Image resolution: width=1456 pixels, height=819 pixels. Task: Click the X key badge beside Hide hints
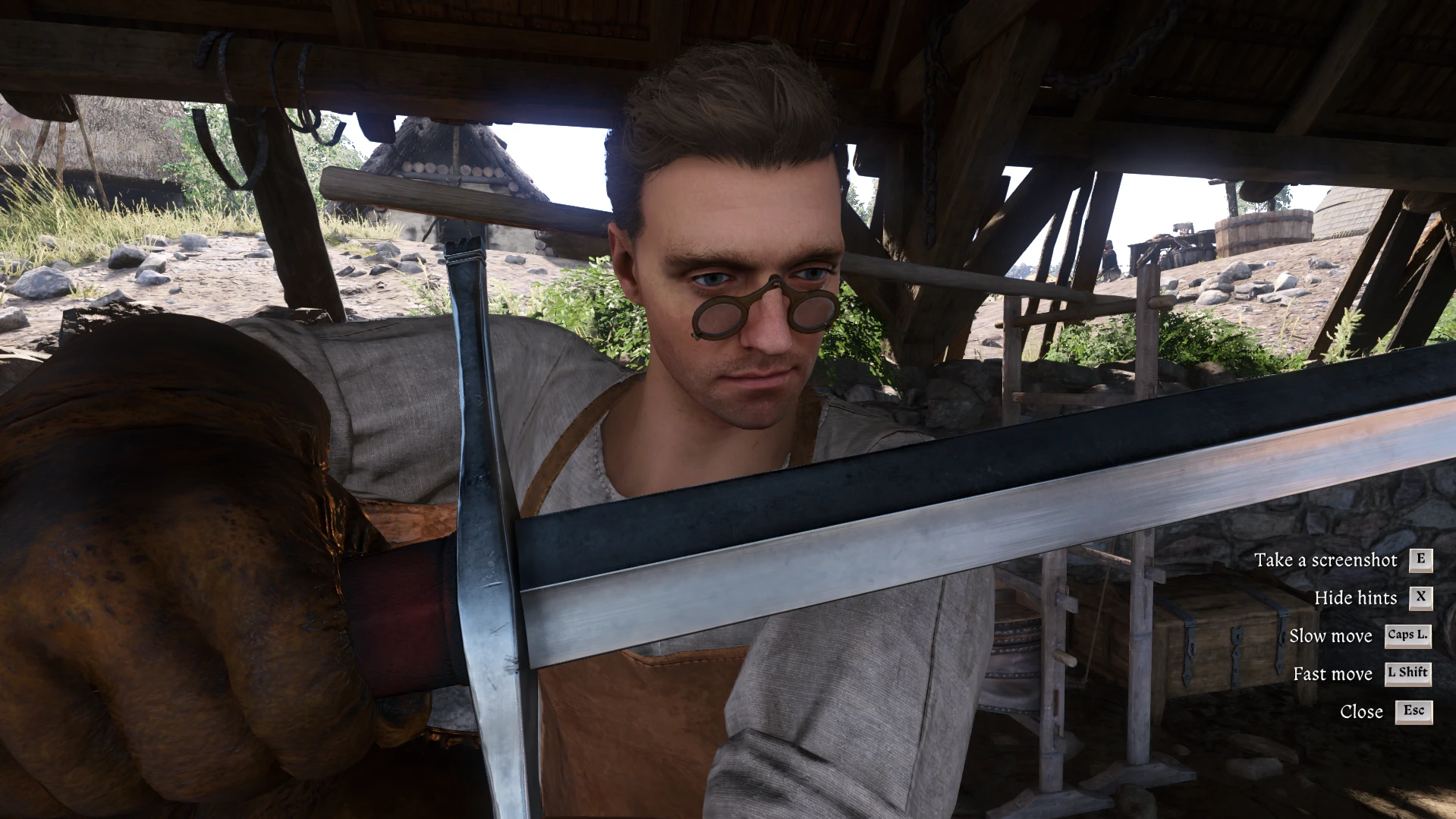point(1421,598)
